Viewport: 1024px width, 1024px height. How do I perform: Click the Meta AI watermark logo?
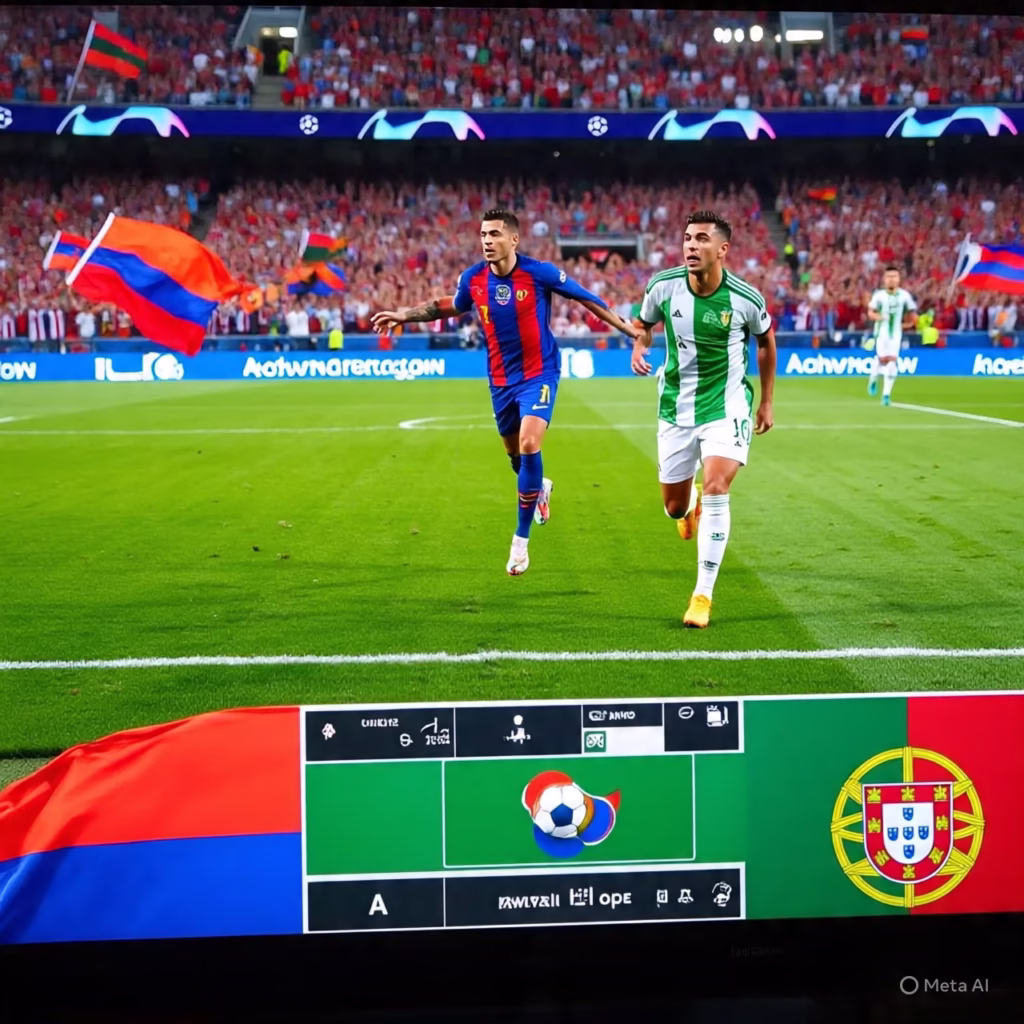pos(909,985)
